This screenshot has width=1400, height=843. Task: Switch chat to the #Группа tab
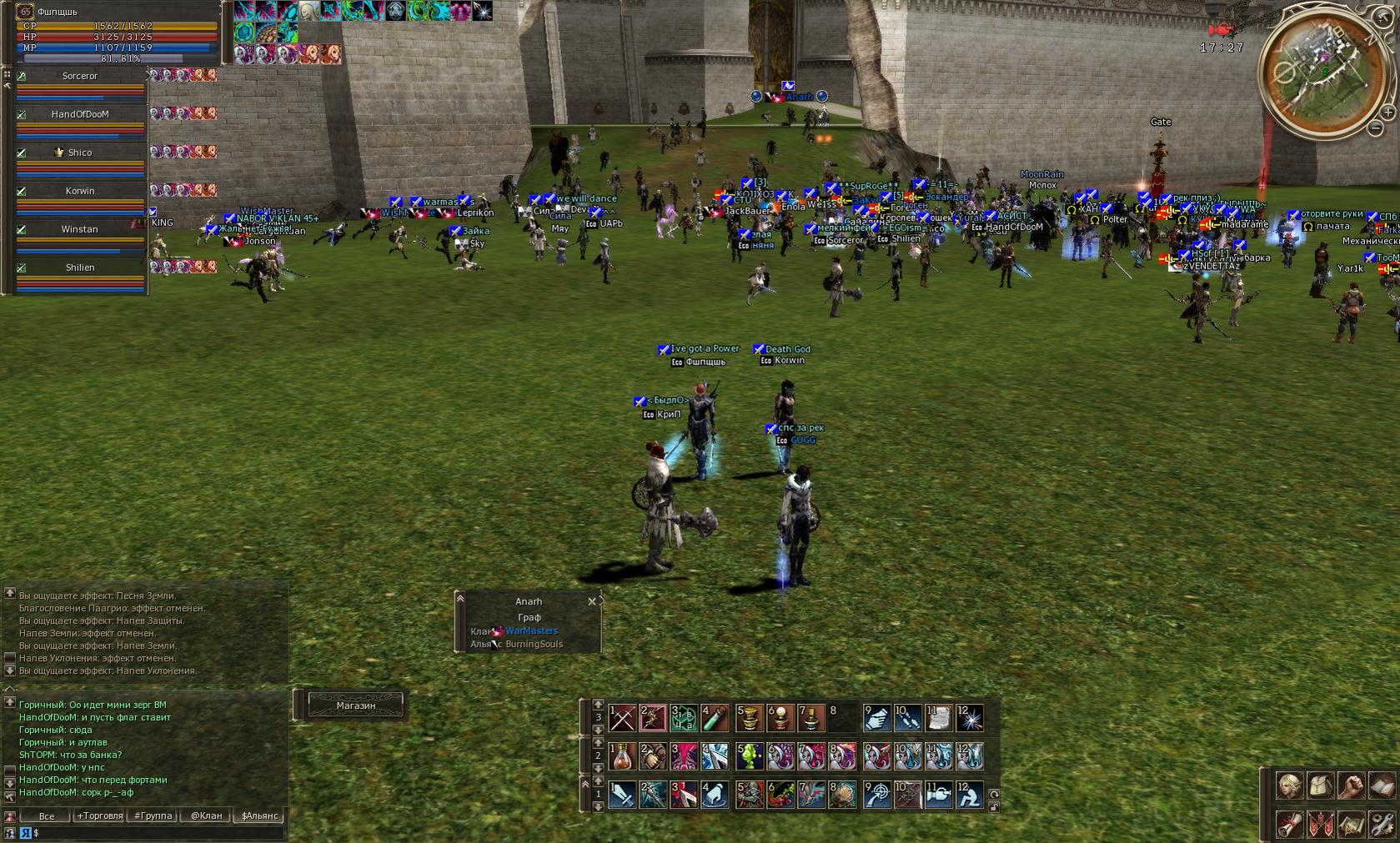[x=153, y=815]
